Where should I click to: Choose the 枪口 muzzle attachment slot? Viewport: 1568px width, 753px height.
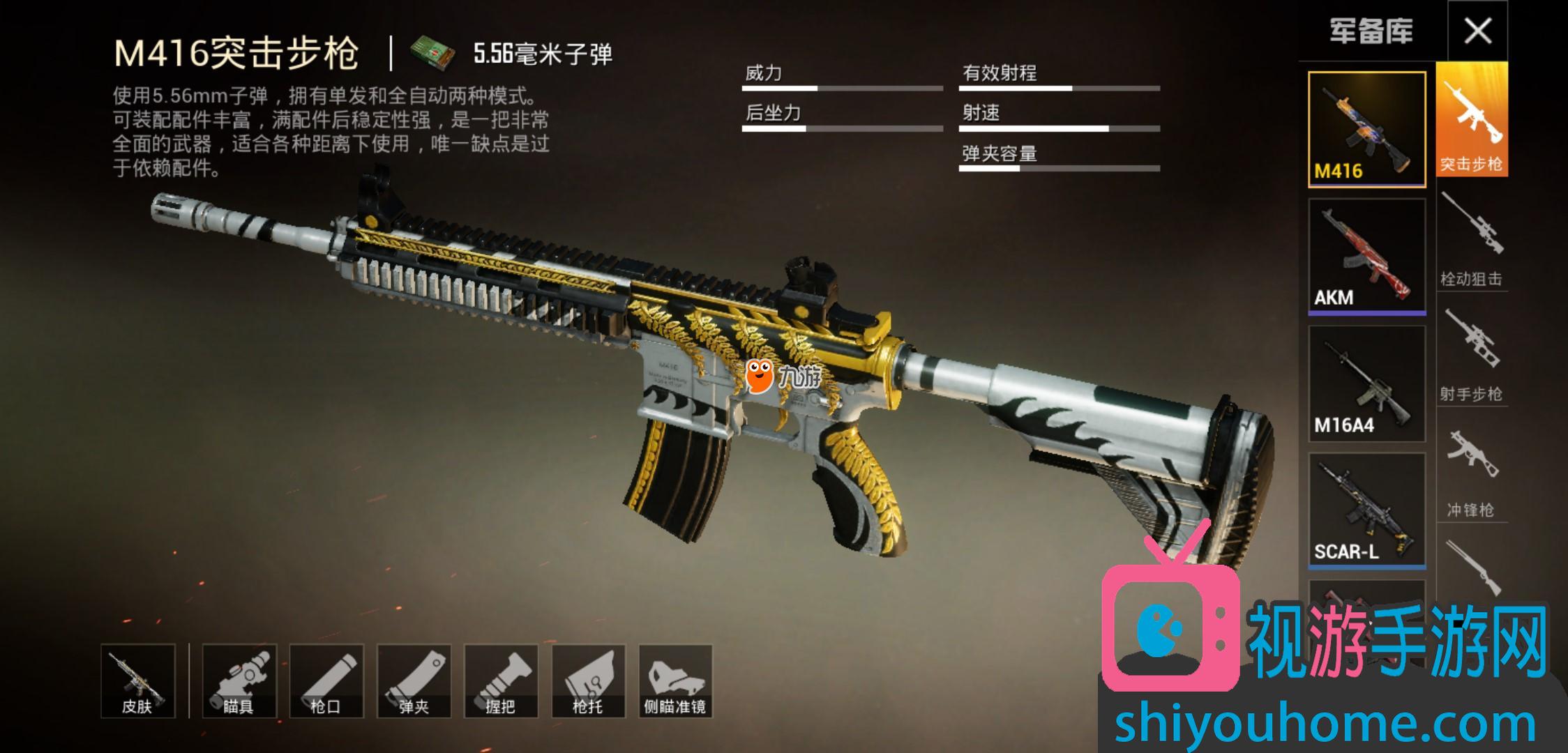tap(326, 681)
